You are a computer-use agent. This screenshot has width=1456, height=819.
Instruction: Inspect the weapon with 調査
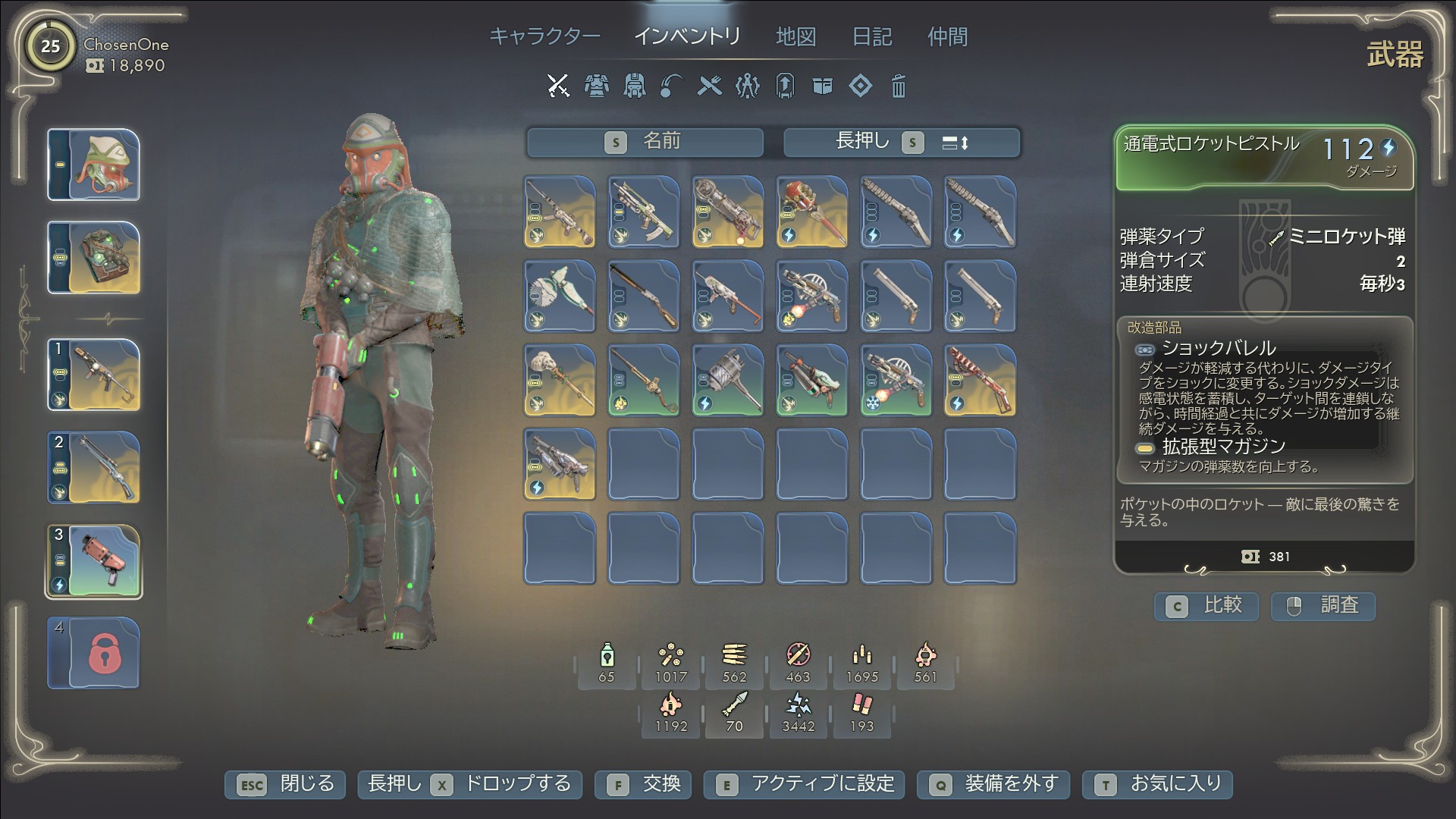1323,605
